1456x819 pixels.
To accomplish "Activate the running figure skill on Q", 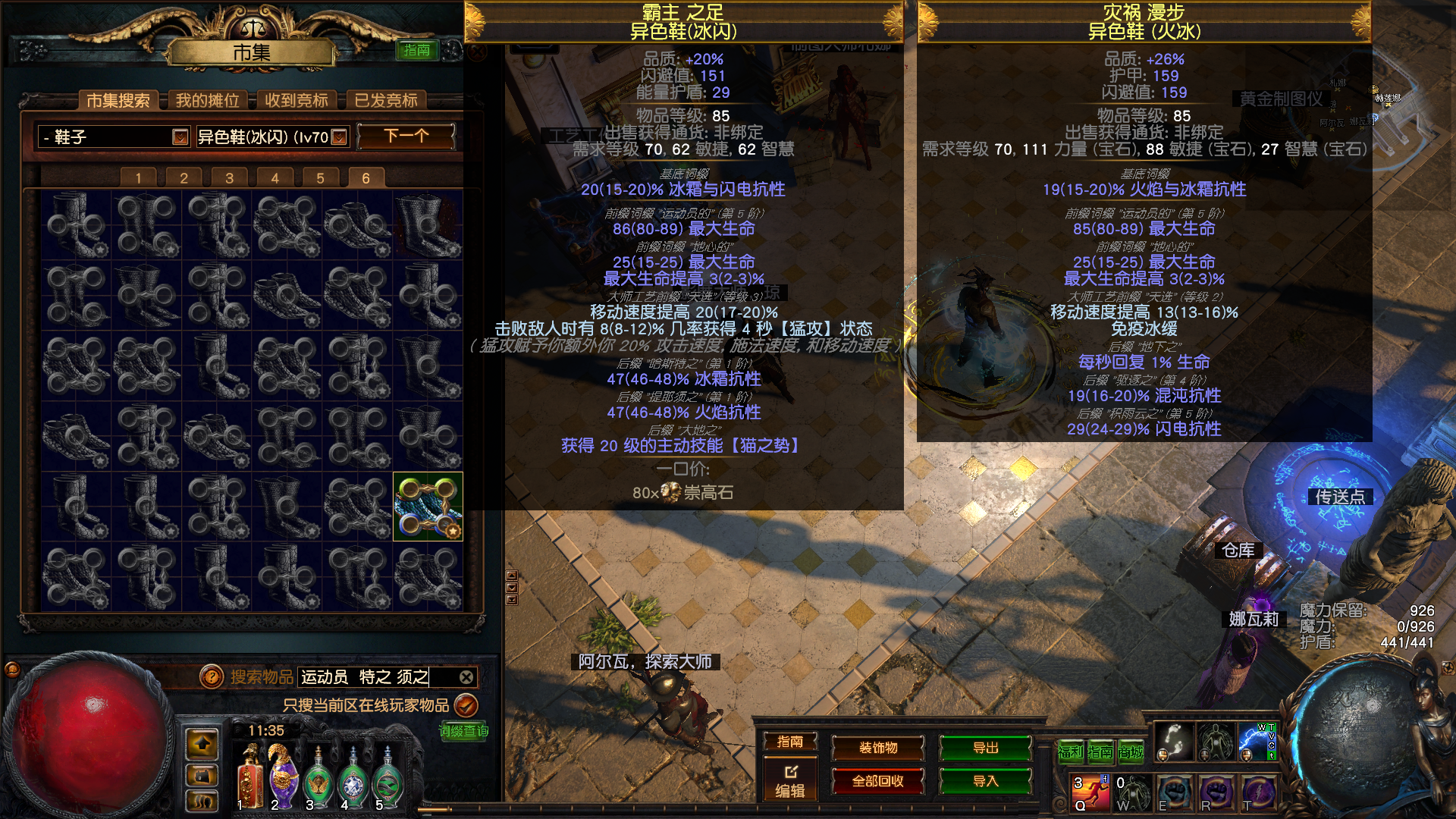I will (1090, 792).
